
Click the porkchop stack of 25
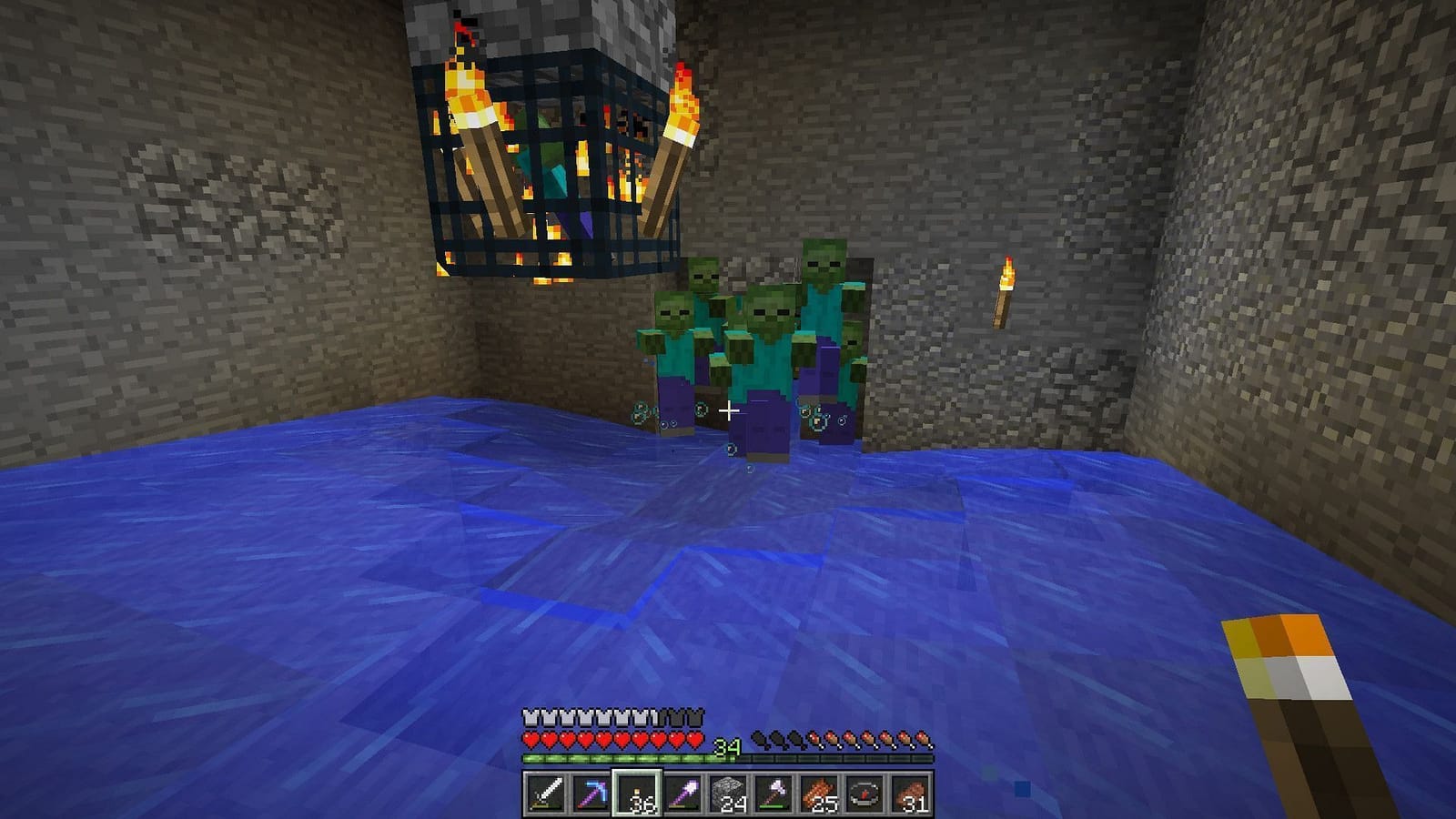click(819, 792)
